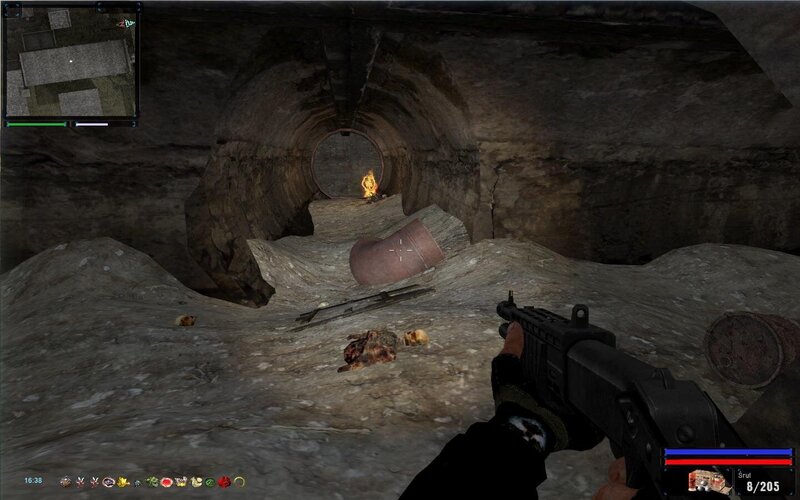Click the minimap in the corner
This screenshot has width=800, height=500.
pos(68,61)
